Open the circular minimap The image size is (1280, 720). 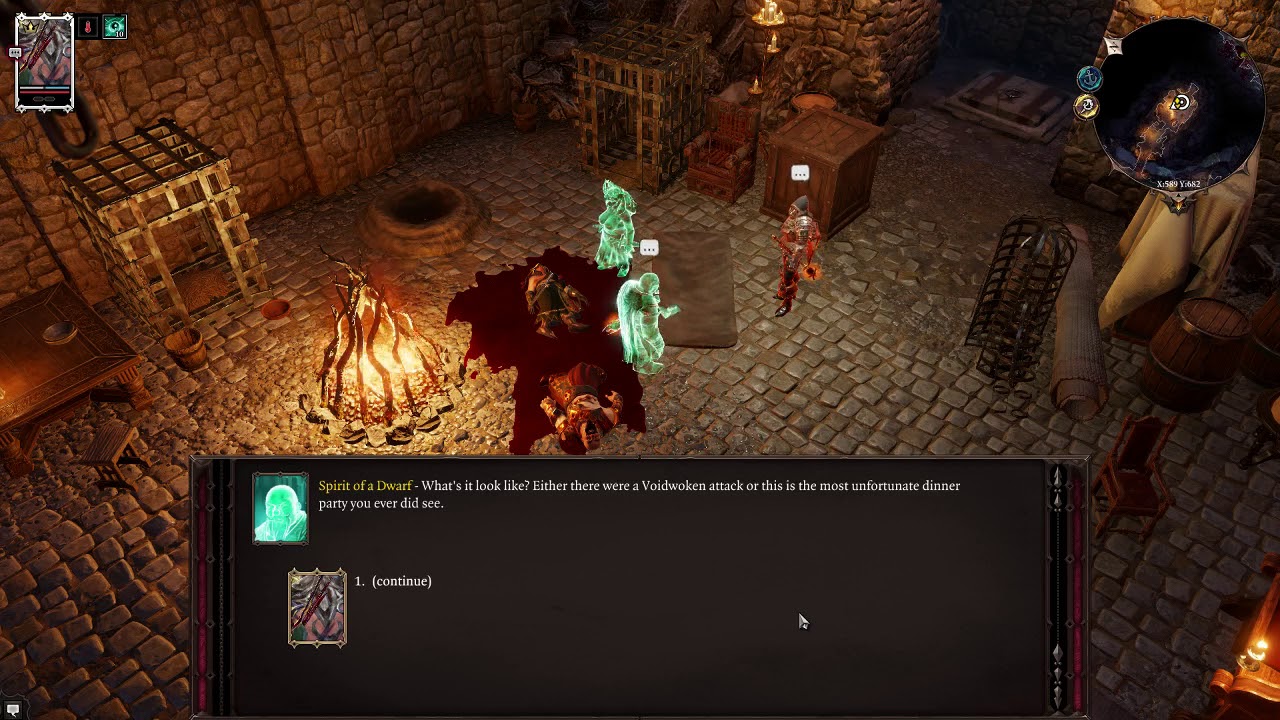1180,105
